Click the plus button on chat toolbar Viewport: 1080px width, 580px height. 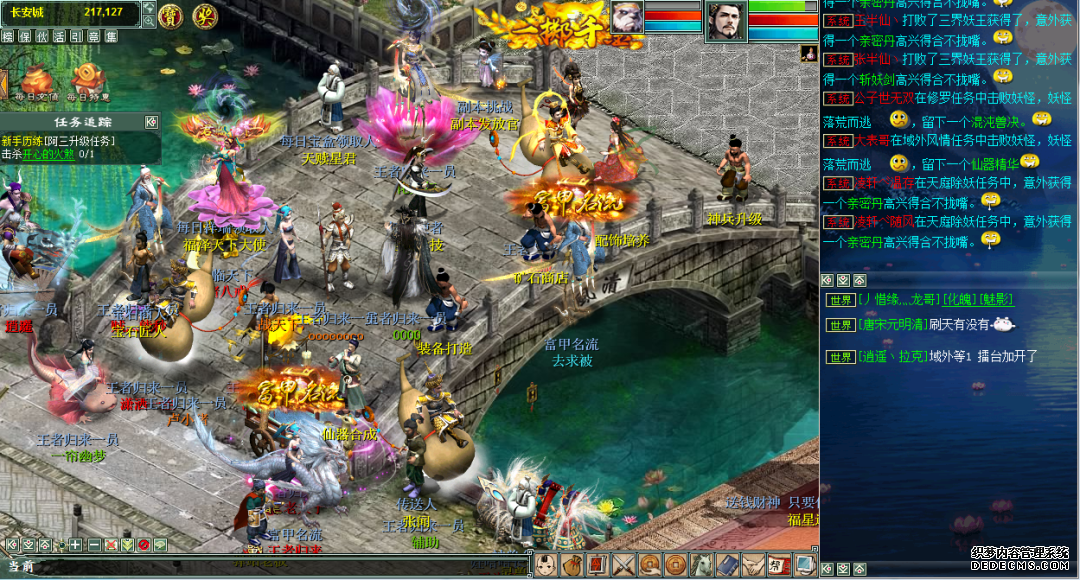(76, 545)
